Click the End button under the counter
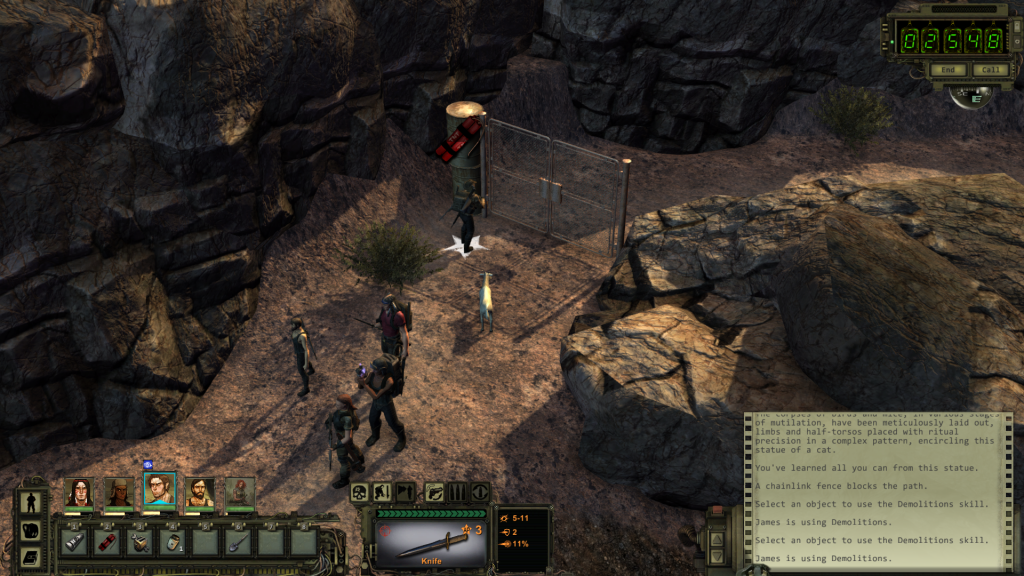This screenshot has width=1024, height=576. [947, 70]
